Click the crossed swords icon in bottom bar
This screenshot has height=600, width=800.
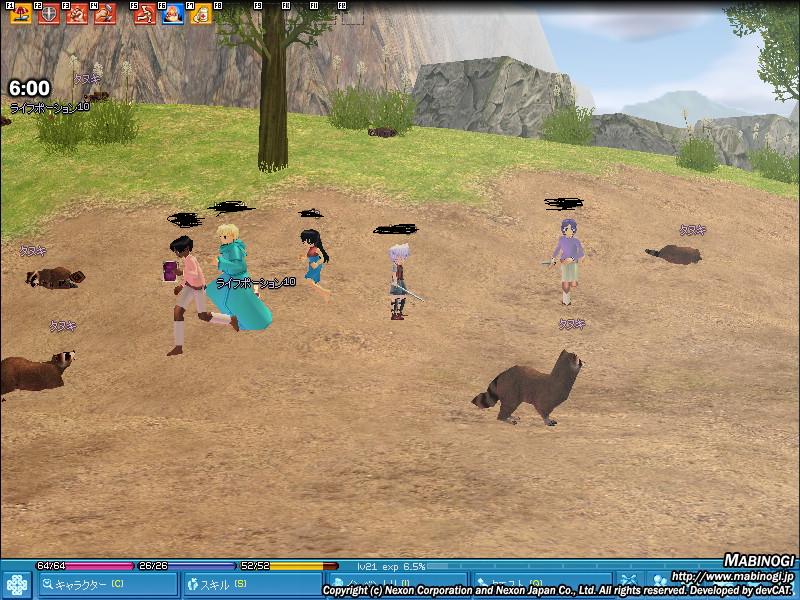(629, 581)
